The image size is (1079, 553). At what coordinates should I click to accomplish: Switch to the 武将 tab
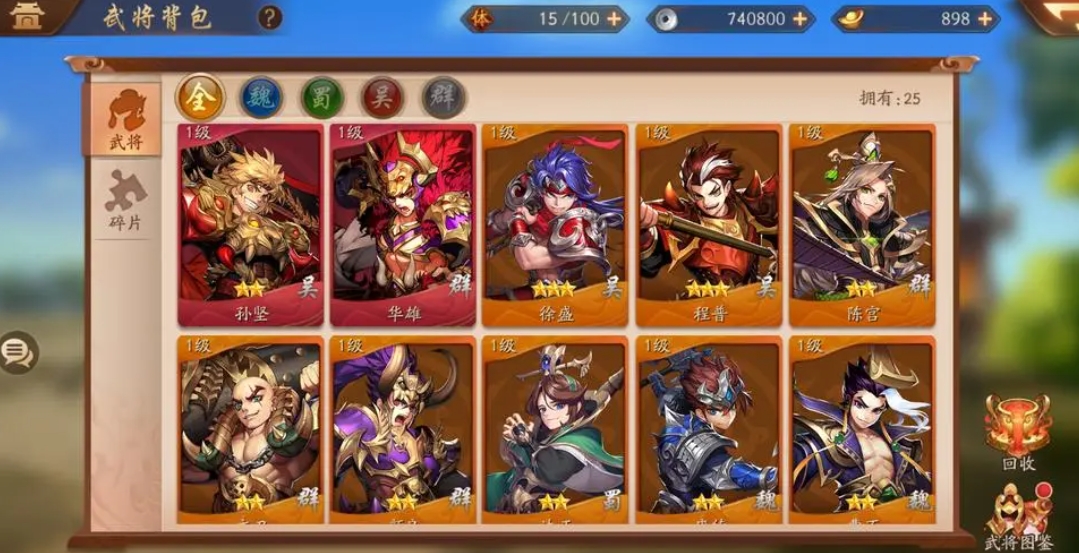click(x=126, y=119)
